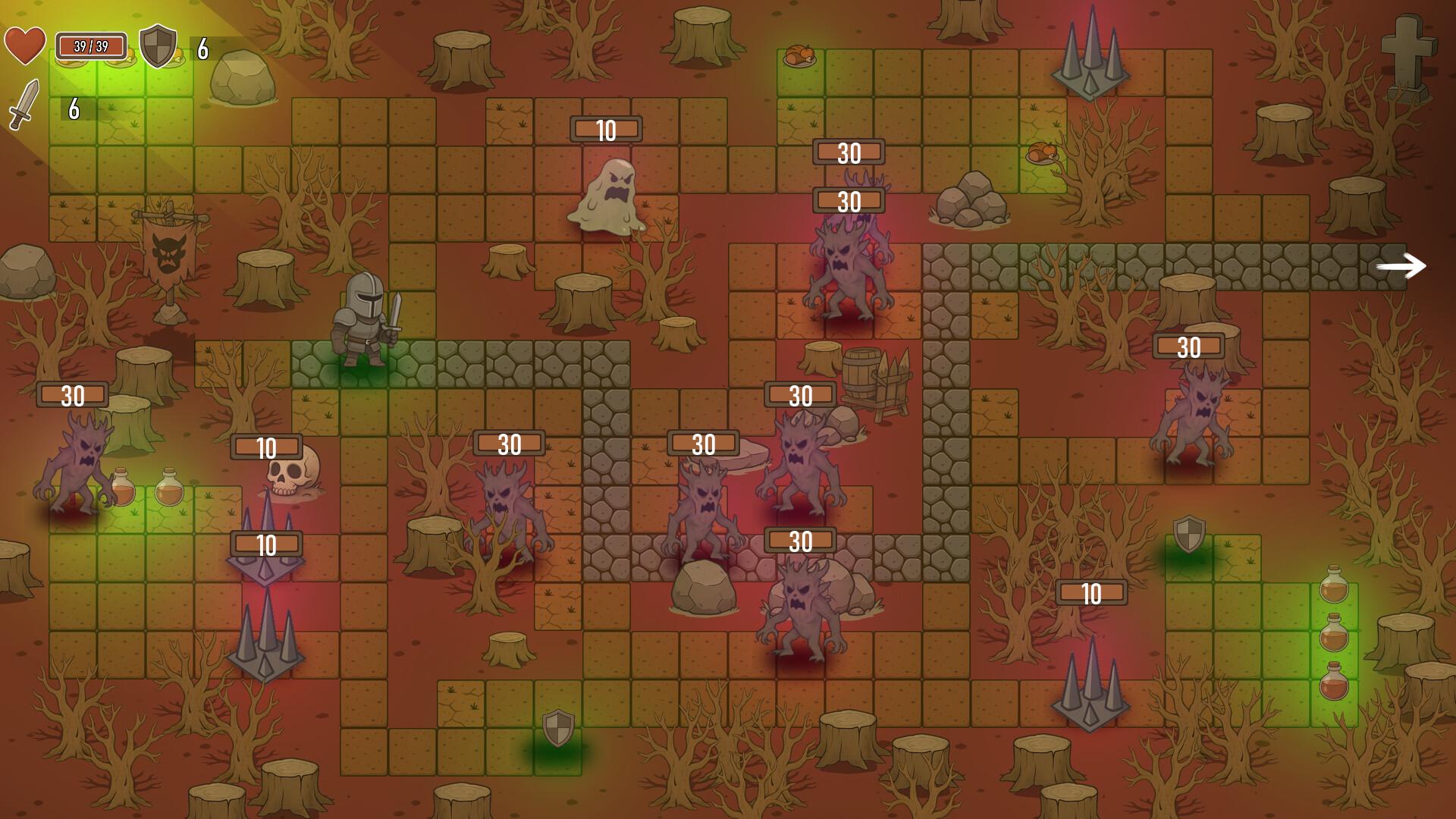Screen dimensions: 1456x819
Task: Click the sword attack icon
Action: tap(24, 104)
